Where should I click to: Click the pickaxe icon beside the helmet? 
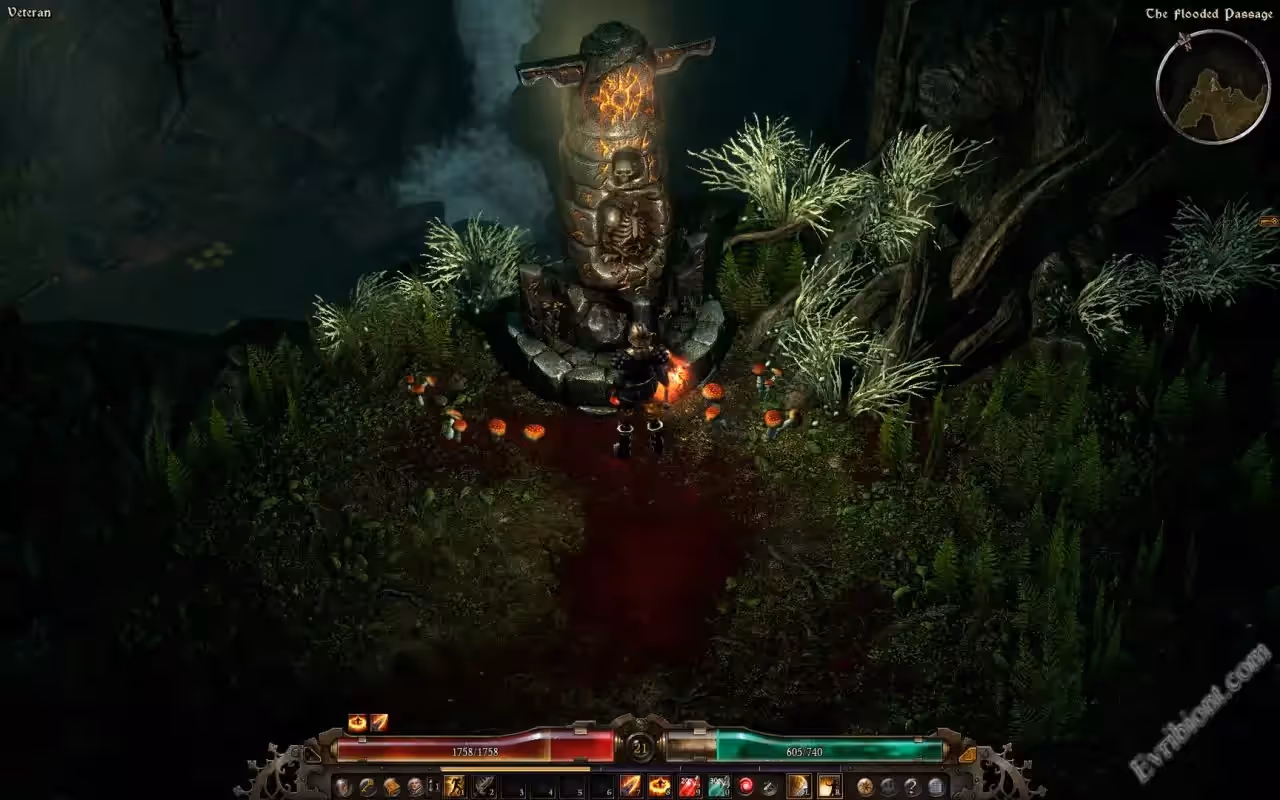(367, 786)
